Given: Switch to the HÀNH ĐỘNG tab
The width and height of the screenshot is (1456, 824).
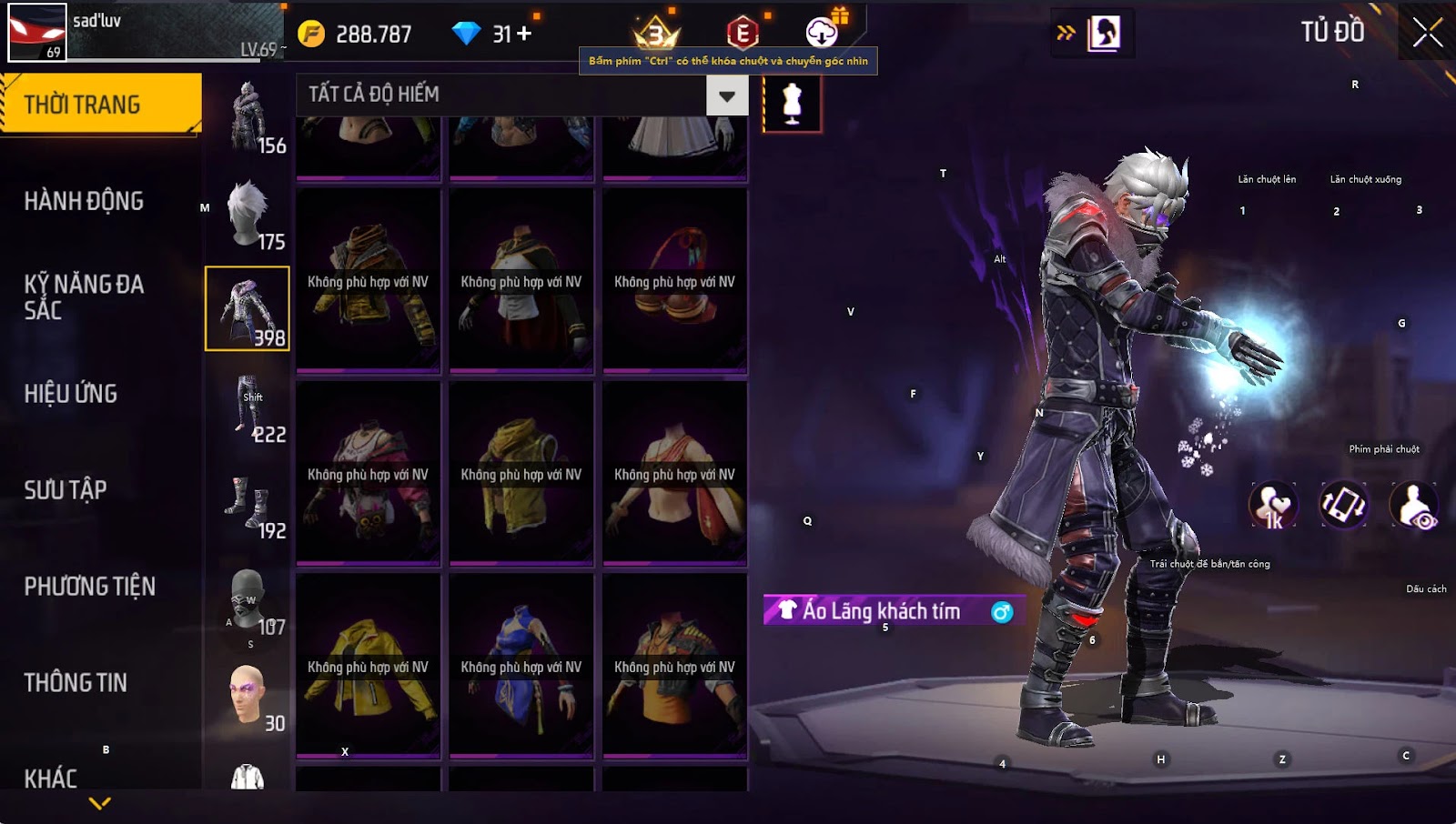Looking at the screenshot, I should tap(84, 201).
